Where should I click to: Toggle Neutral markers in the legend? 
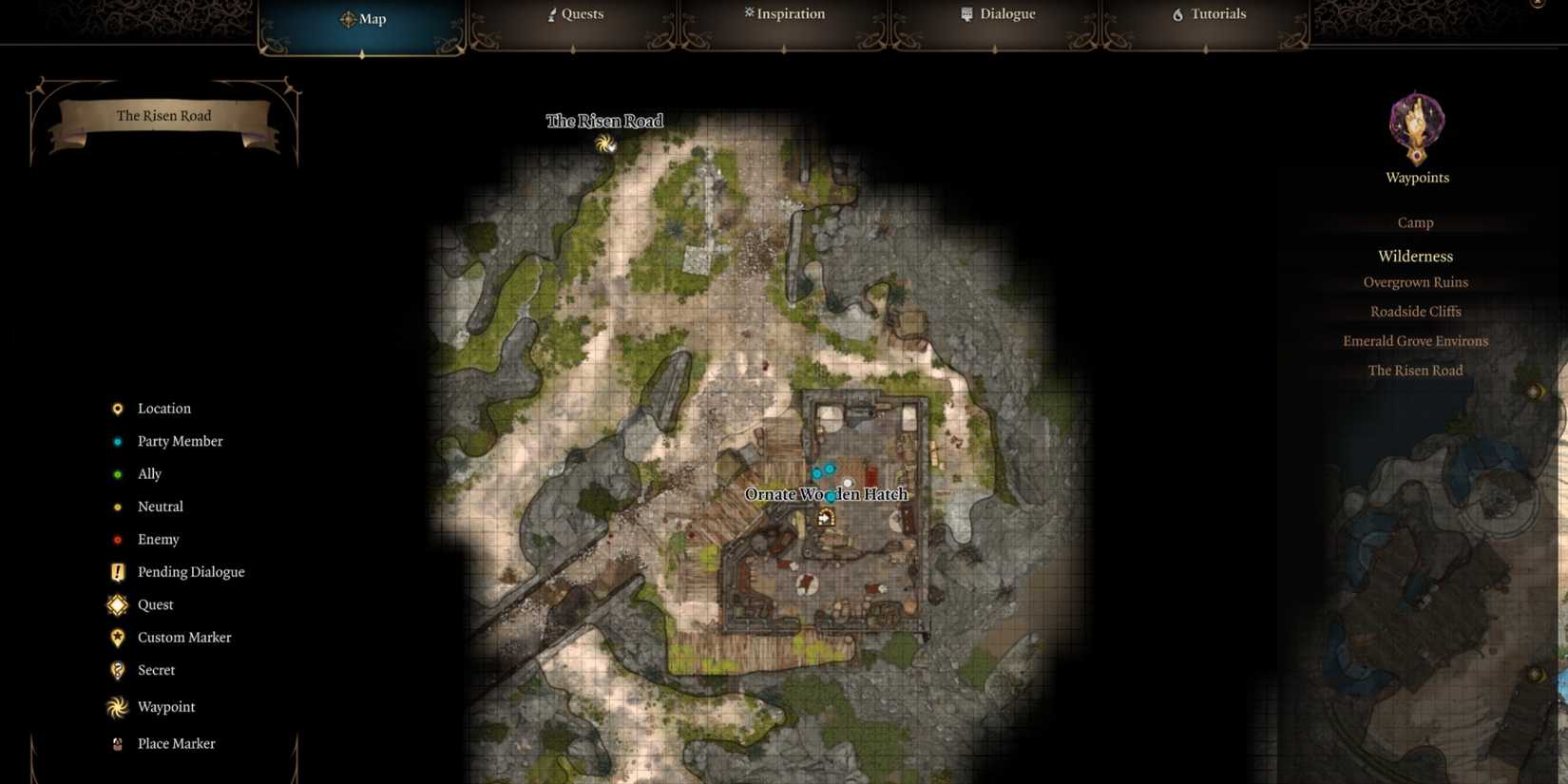117,507
